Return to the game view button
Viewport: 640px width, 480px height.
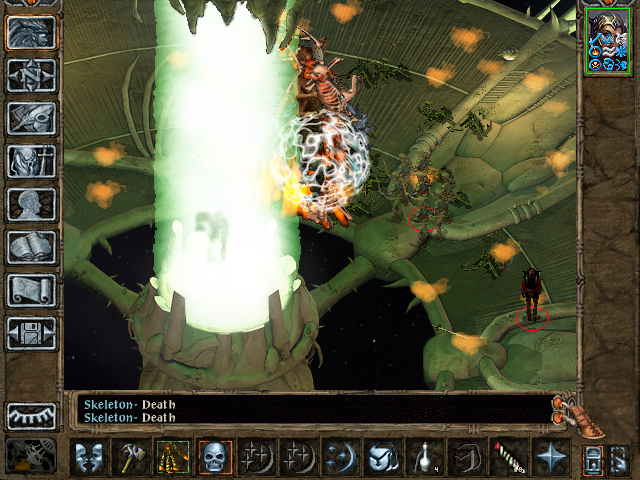pyautogui.click(x=31, y=32)
